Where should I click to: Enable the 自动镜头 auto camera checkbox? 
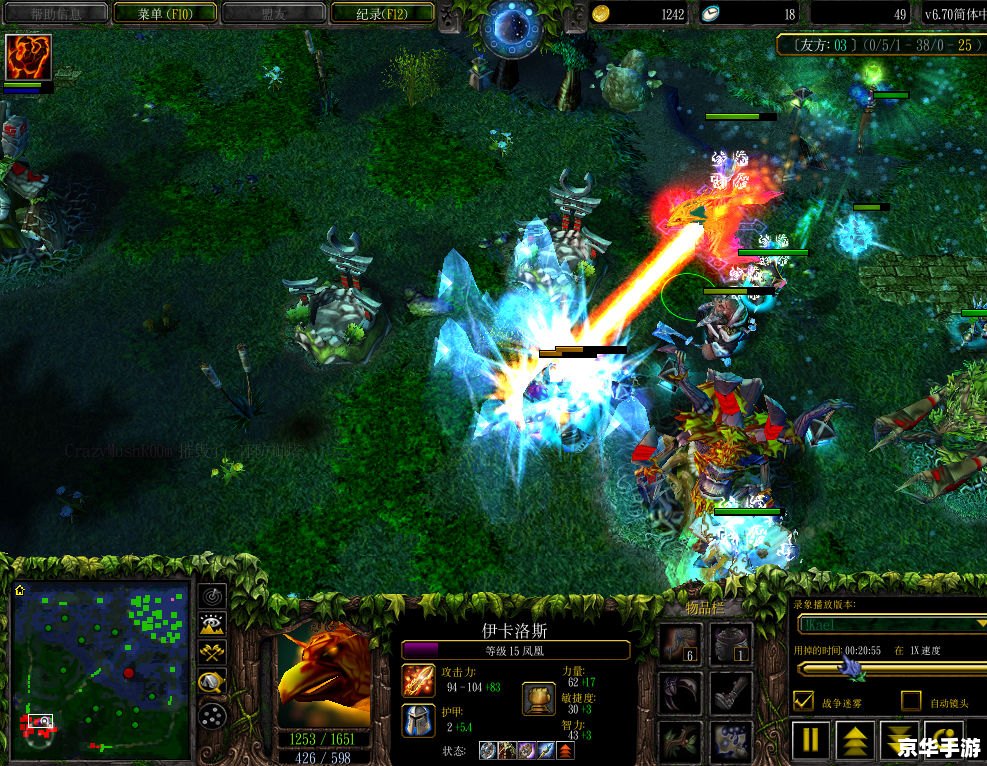(910, 701)
